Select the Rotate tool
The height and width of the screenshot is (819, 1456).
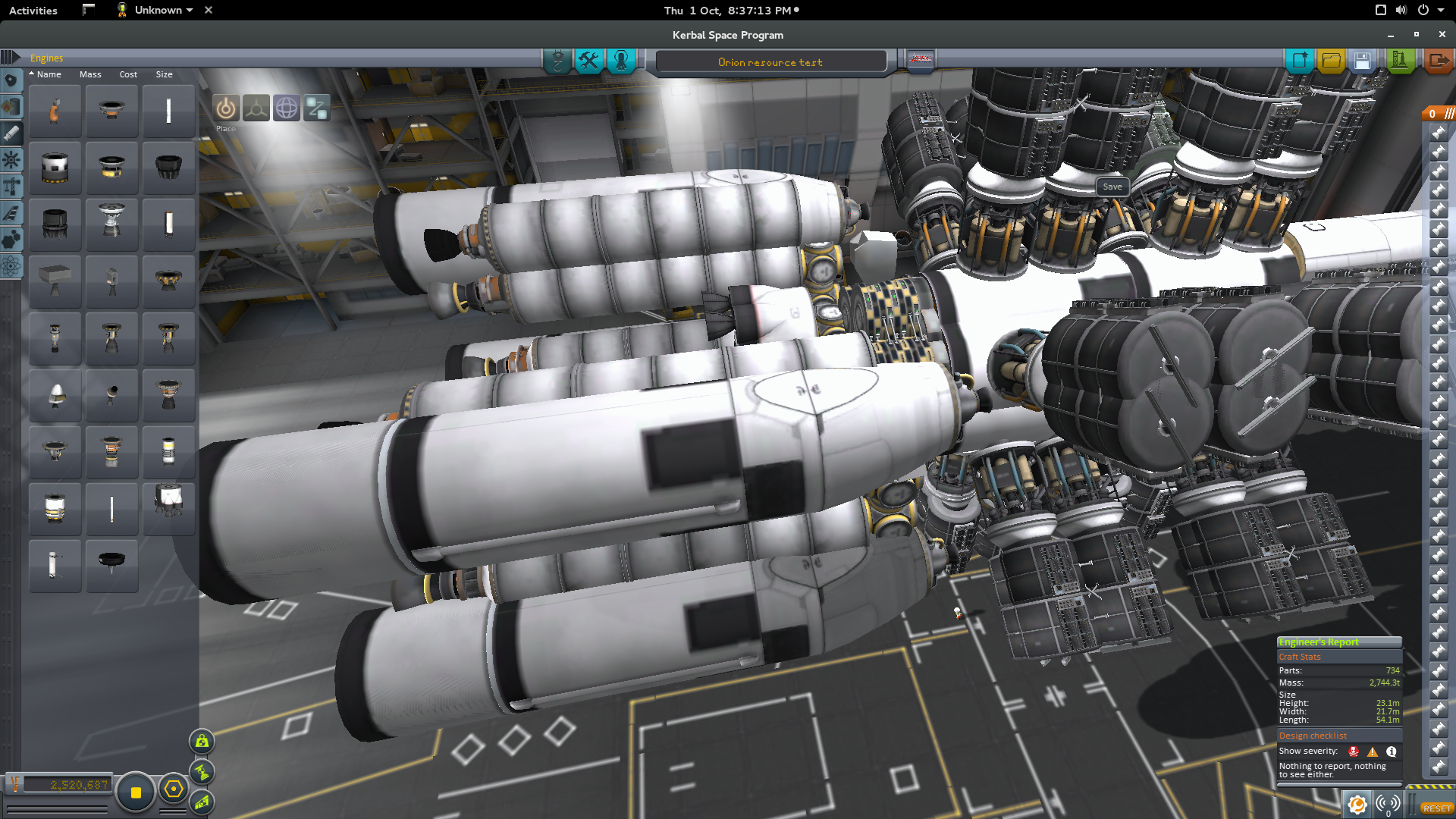point(286,108)
